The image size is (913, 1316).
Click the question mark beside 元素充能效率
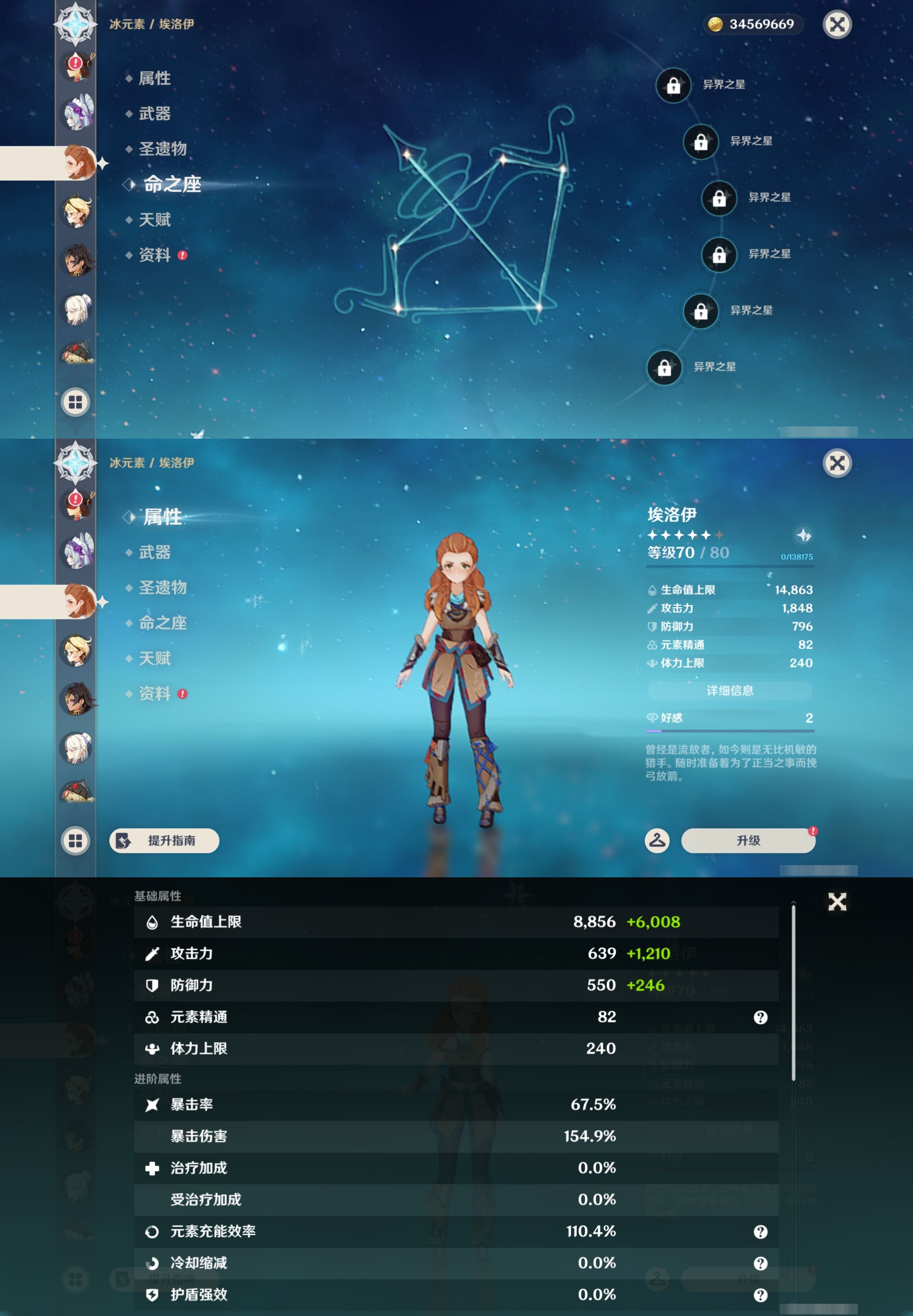(761, 1232)
